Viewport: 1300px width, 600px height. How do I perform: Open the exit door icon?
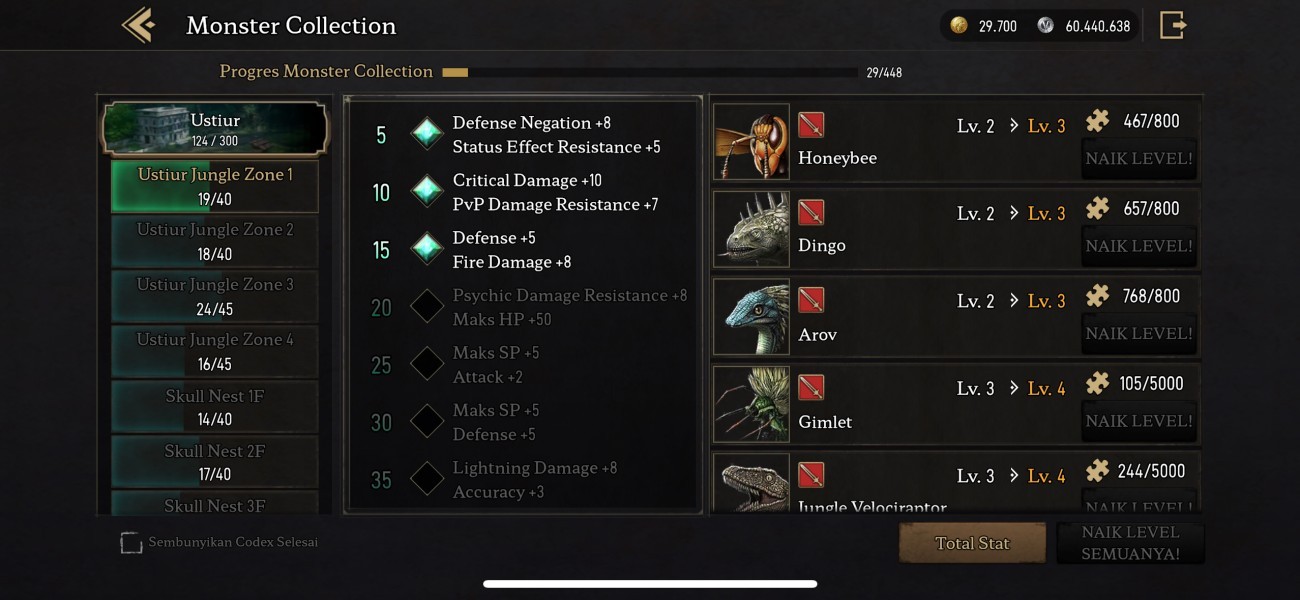(1172, 25)
